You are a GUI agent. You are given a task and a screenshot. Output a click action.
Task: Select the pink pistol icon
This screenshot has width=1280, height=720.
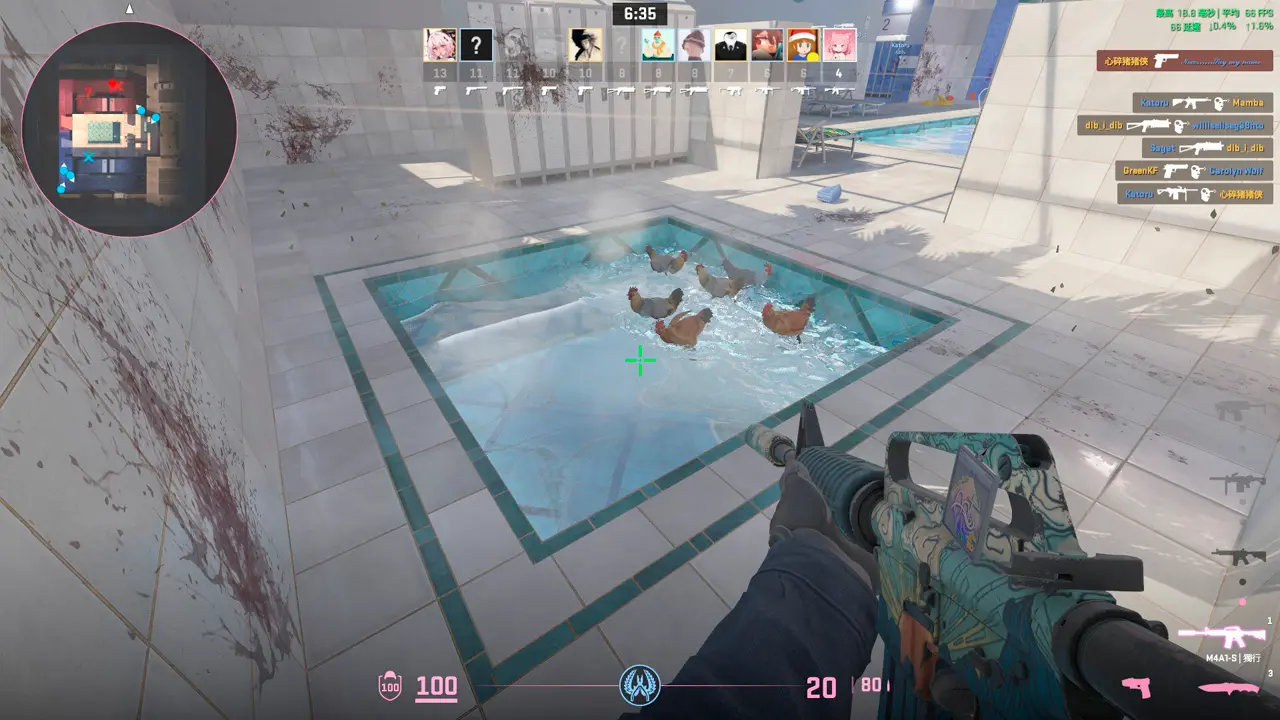1136,687
